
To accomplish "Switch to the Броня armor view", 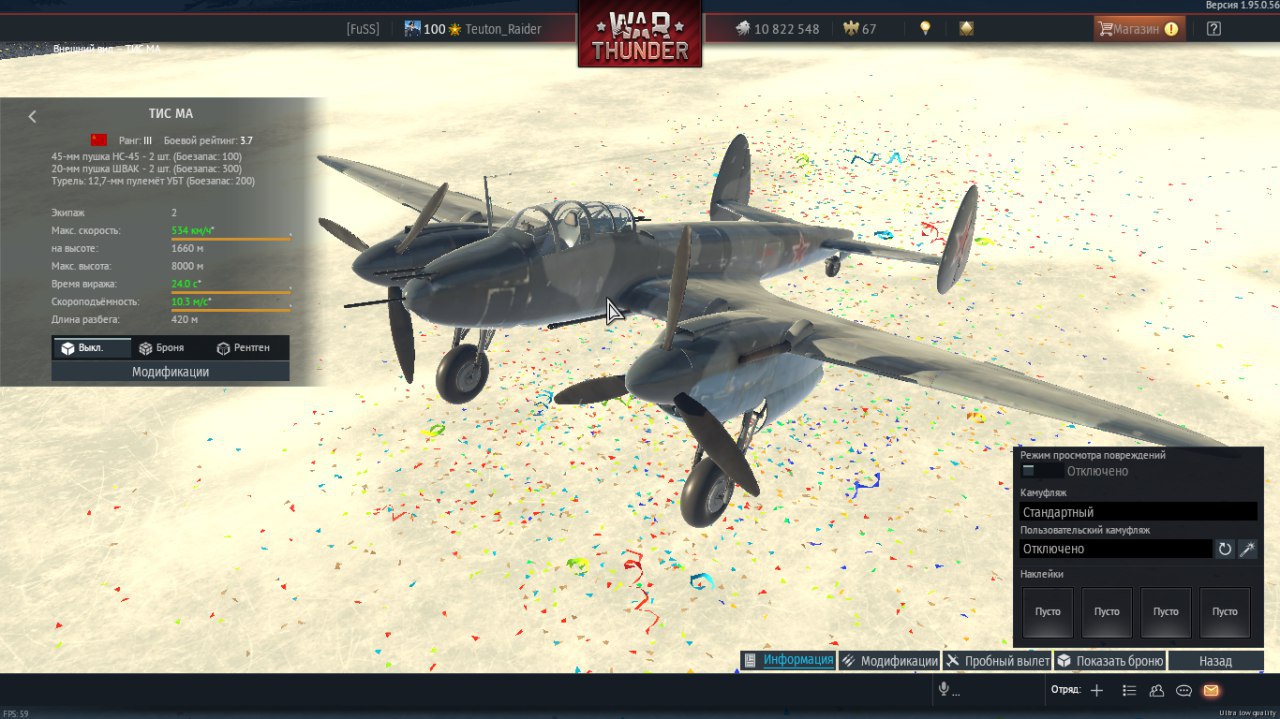I will [x=160, y=348].
